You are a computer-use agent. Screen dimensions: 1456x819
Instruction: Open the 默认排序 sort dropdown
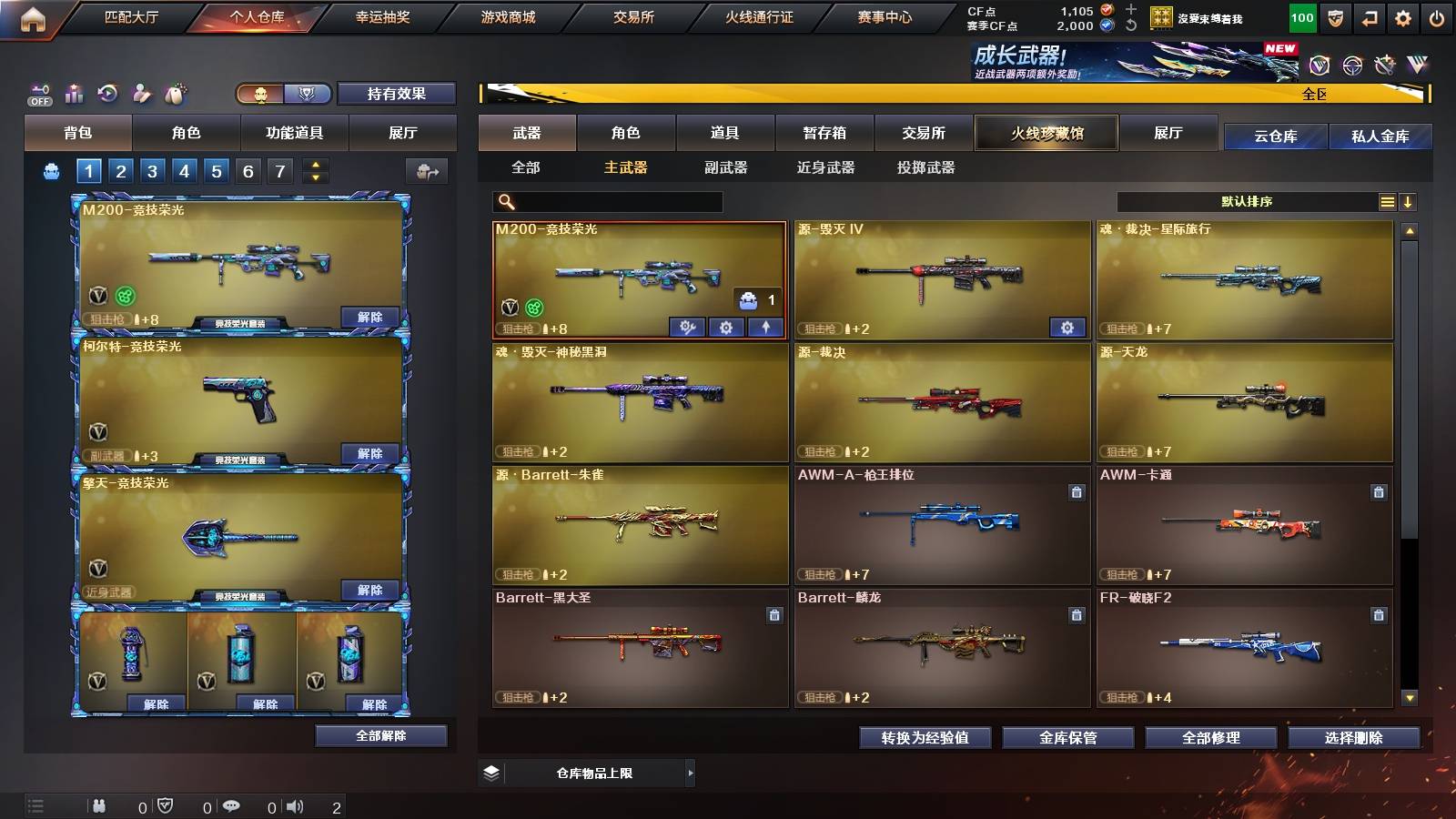coord(1247,201)
